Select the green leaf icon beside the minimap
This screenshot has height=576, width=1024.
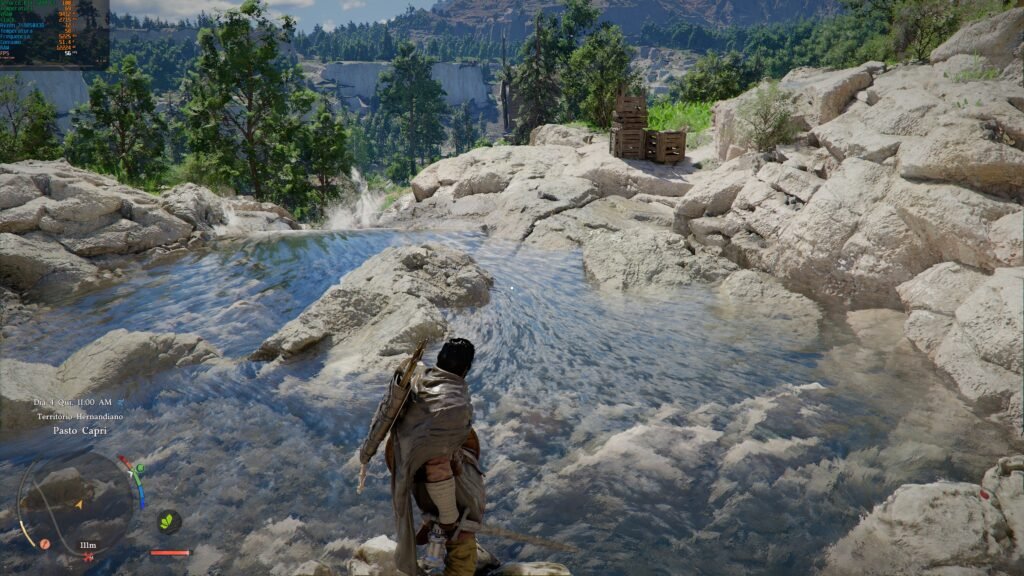(168, 521)
